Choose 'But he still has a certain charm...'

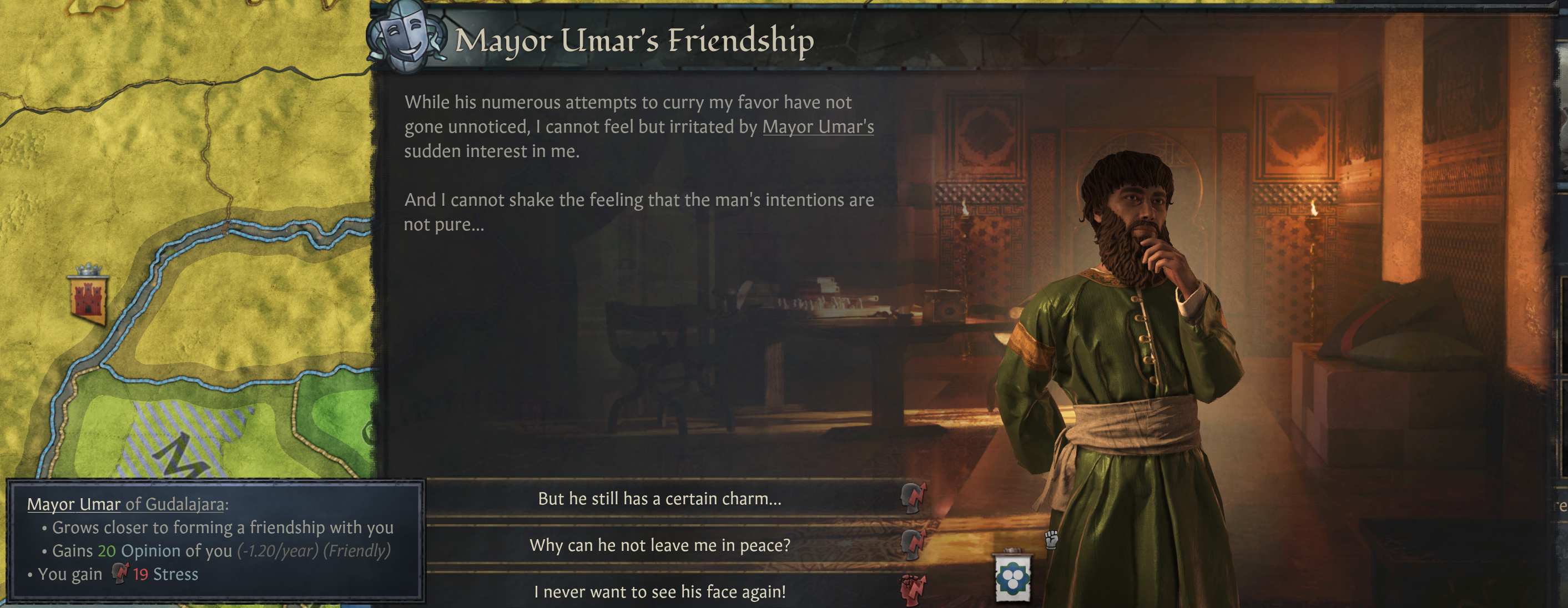click(659, 500)
